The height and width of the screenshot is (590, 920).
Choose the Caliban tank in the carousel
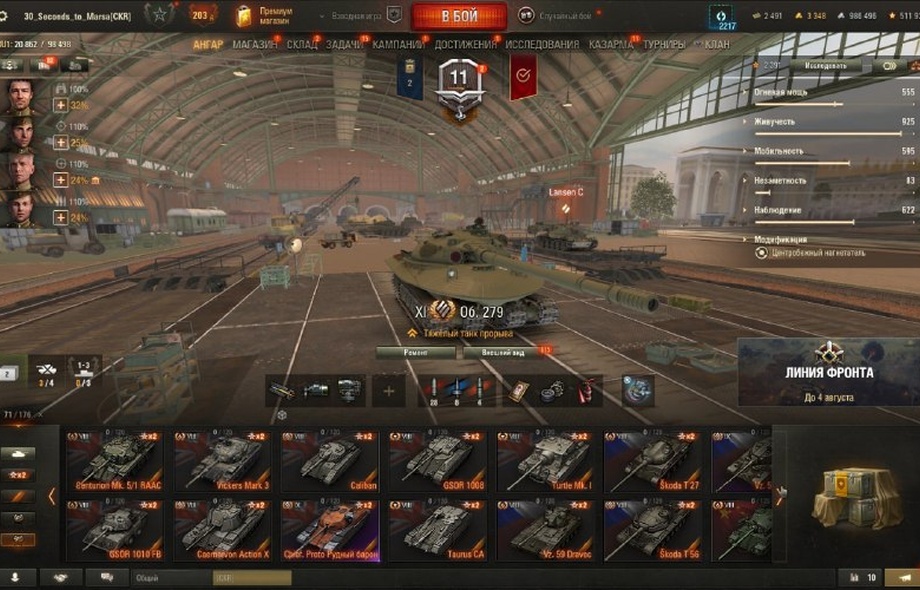tap(329, 461)
